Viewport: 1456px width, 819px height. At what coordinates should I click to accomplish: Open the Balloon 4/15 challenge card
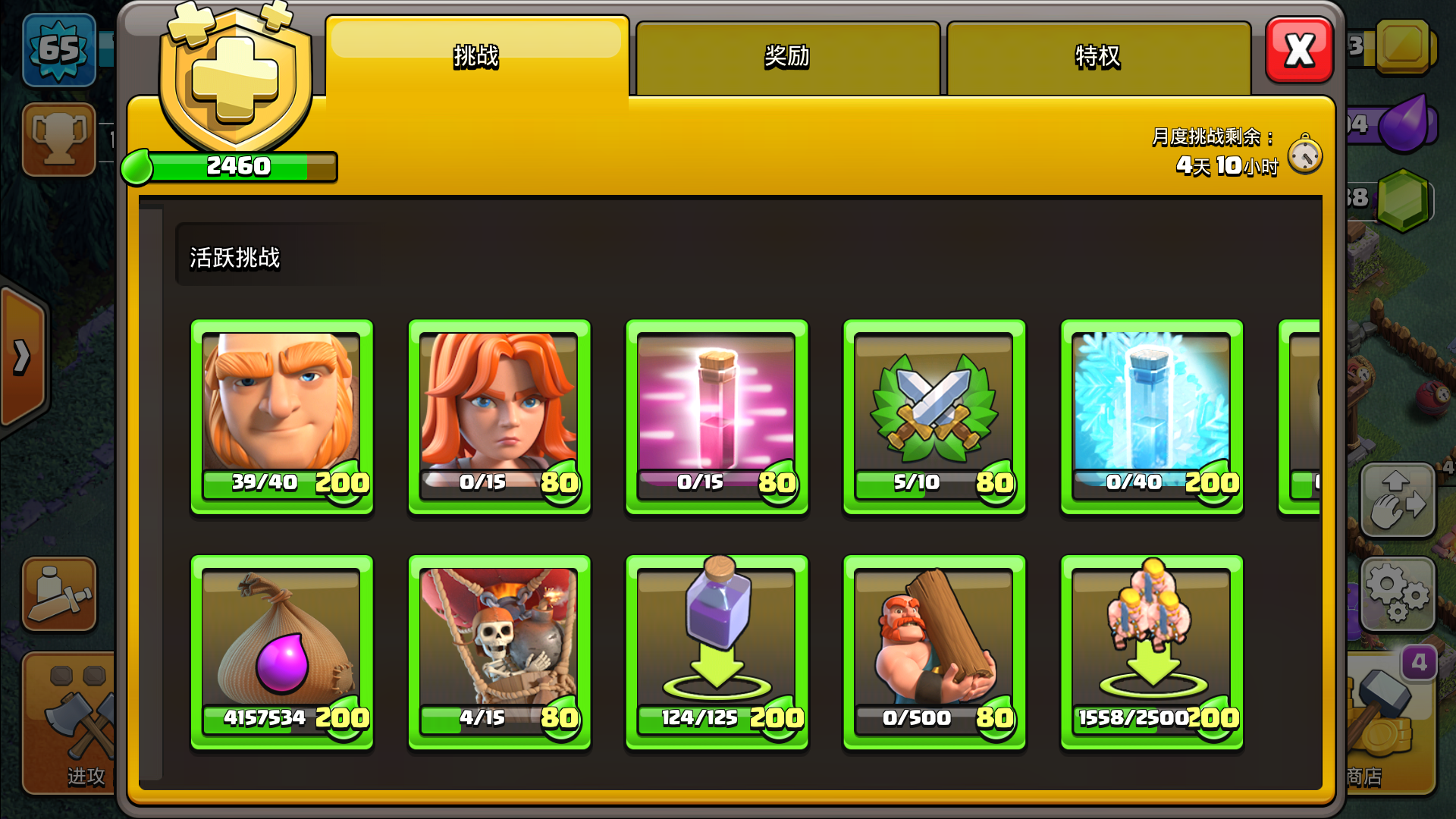click(499, 654)
